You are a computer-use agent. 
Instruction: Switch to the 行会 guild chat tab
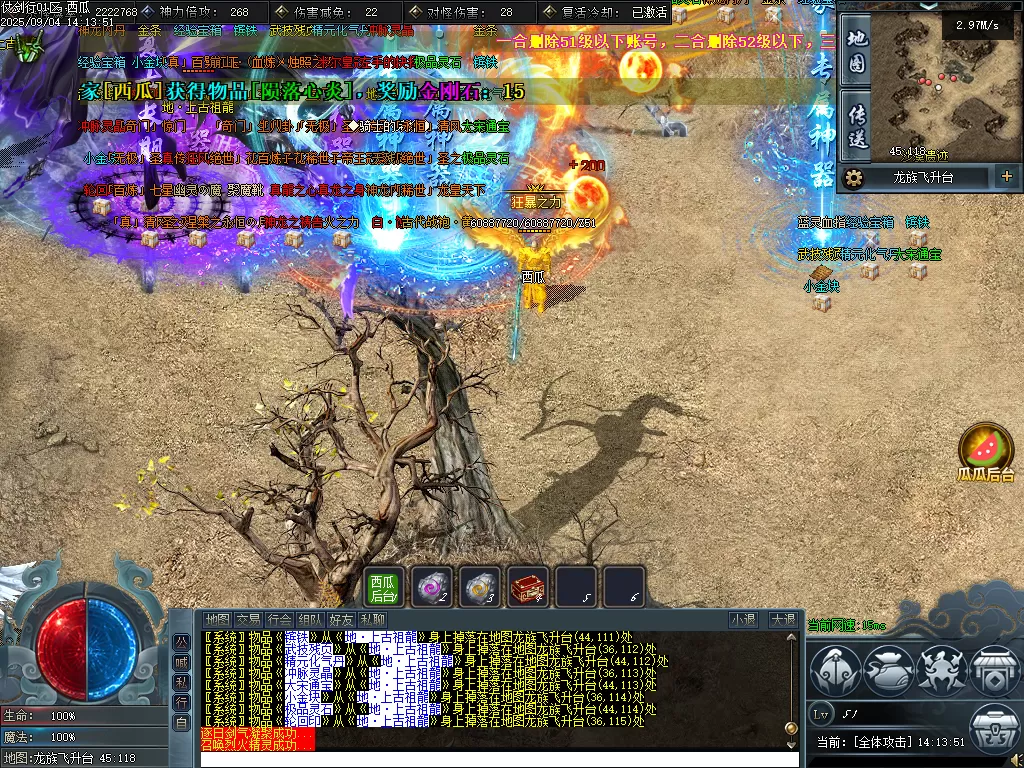tap(281, 620)
